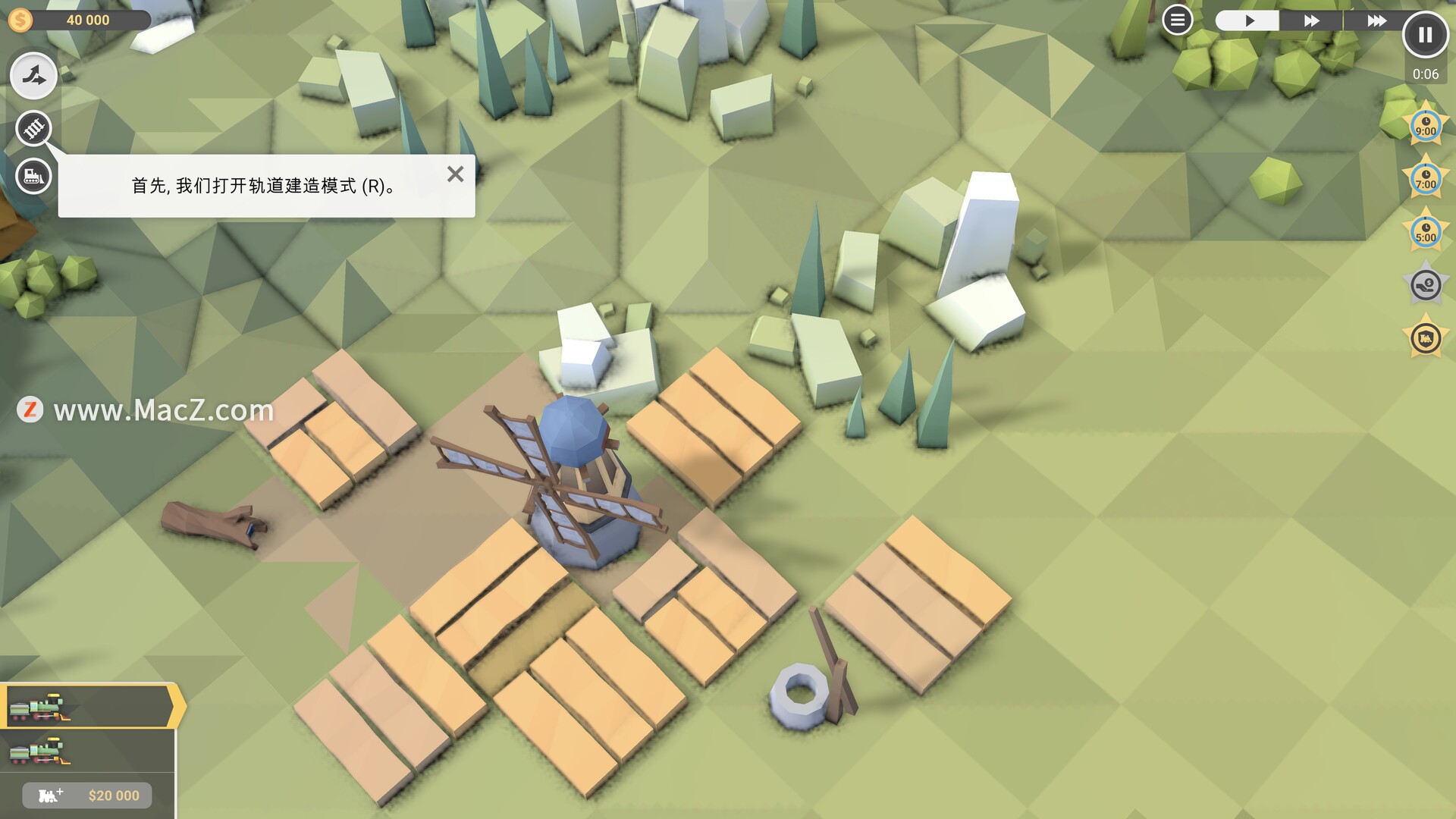Activate the bulldozer demolish tool
Screen dimensions: 1456x819
(33, 177)
